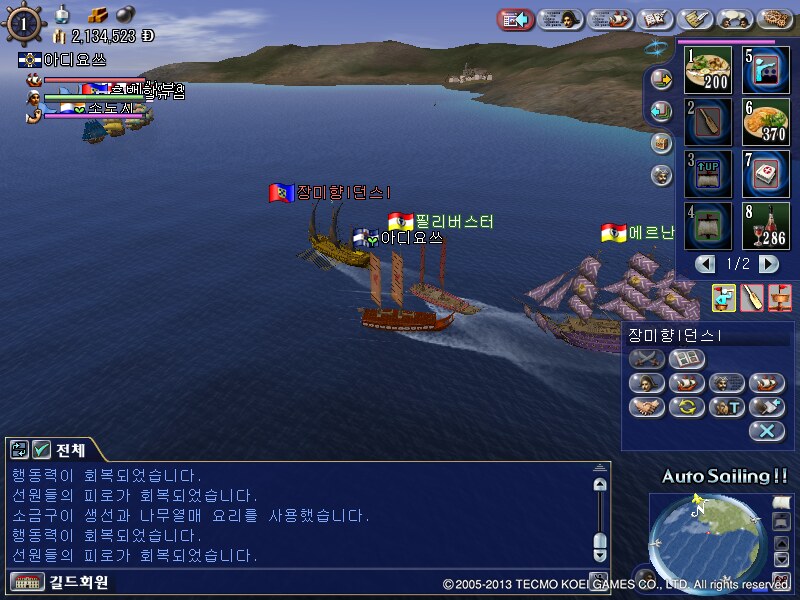This screenshot has width=800, height=600.
Task: Open the book button in target panel
Action: click(687, 359)
